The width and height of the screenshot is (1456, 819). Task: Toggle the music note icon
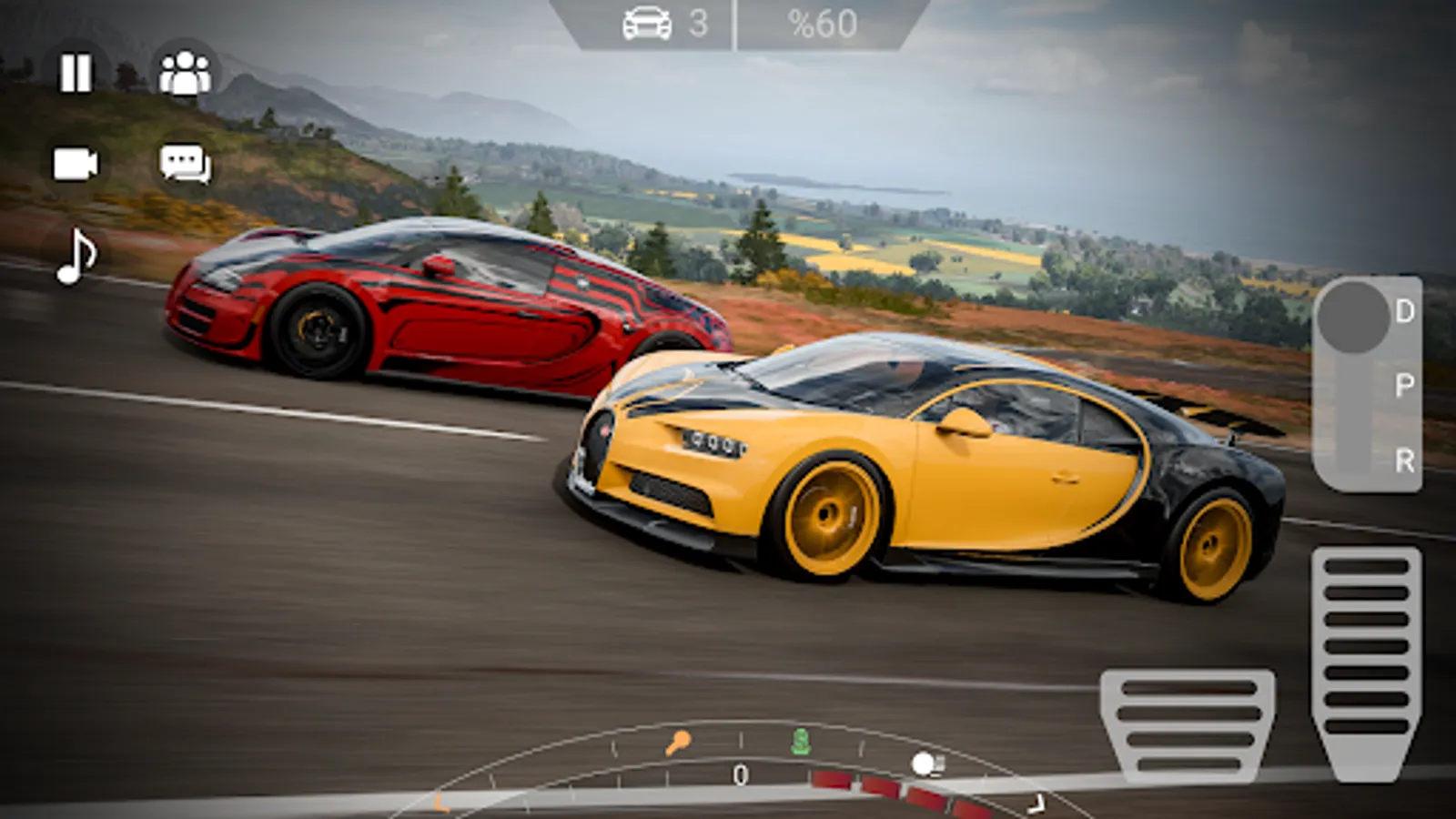(76, 257)
